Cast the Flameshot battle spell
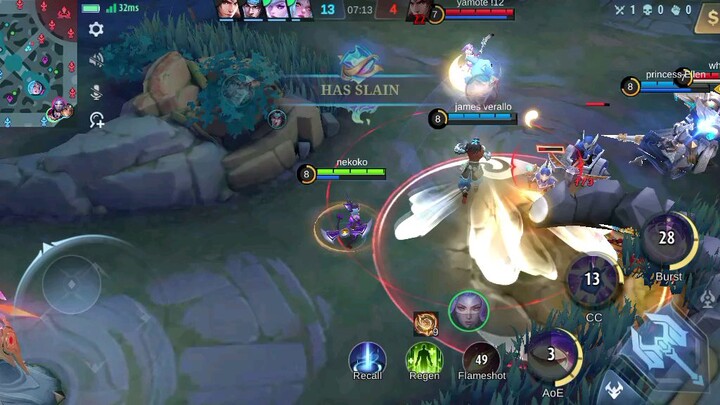The height and width of the screenshot is (405, 720). 480,359
